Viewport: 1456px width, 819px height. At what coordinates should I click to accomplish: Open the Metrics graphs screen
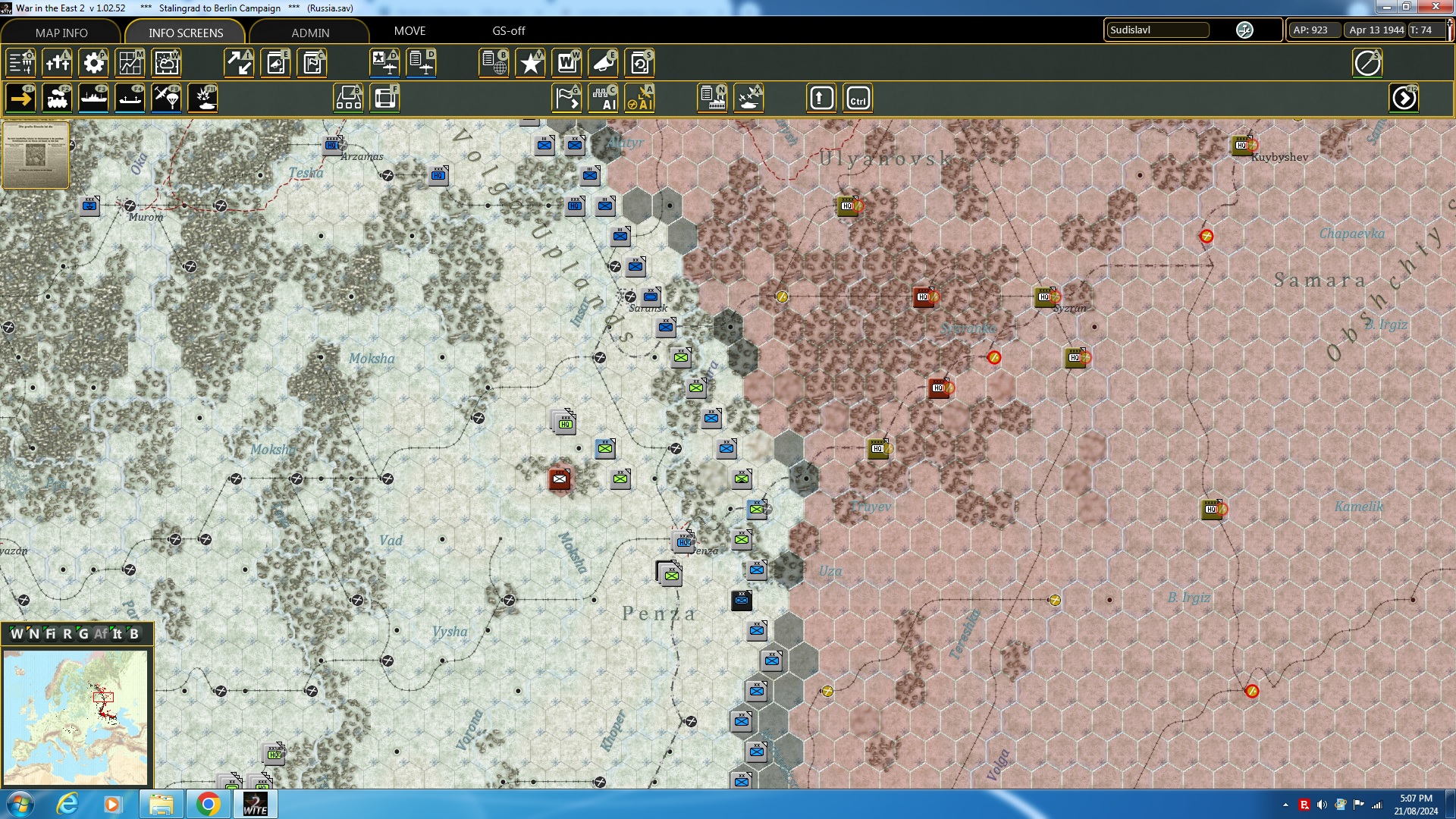coord(130,63)
